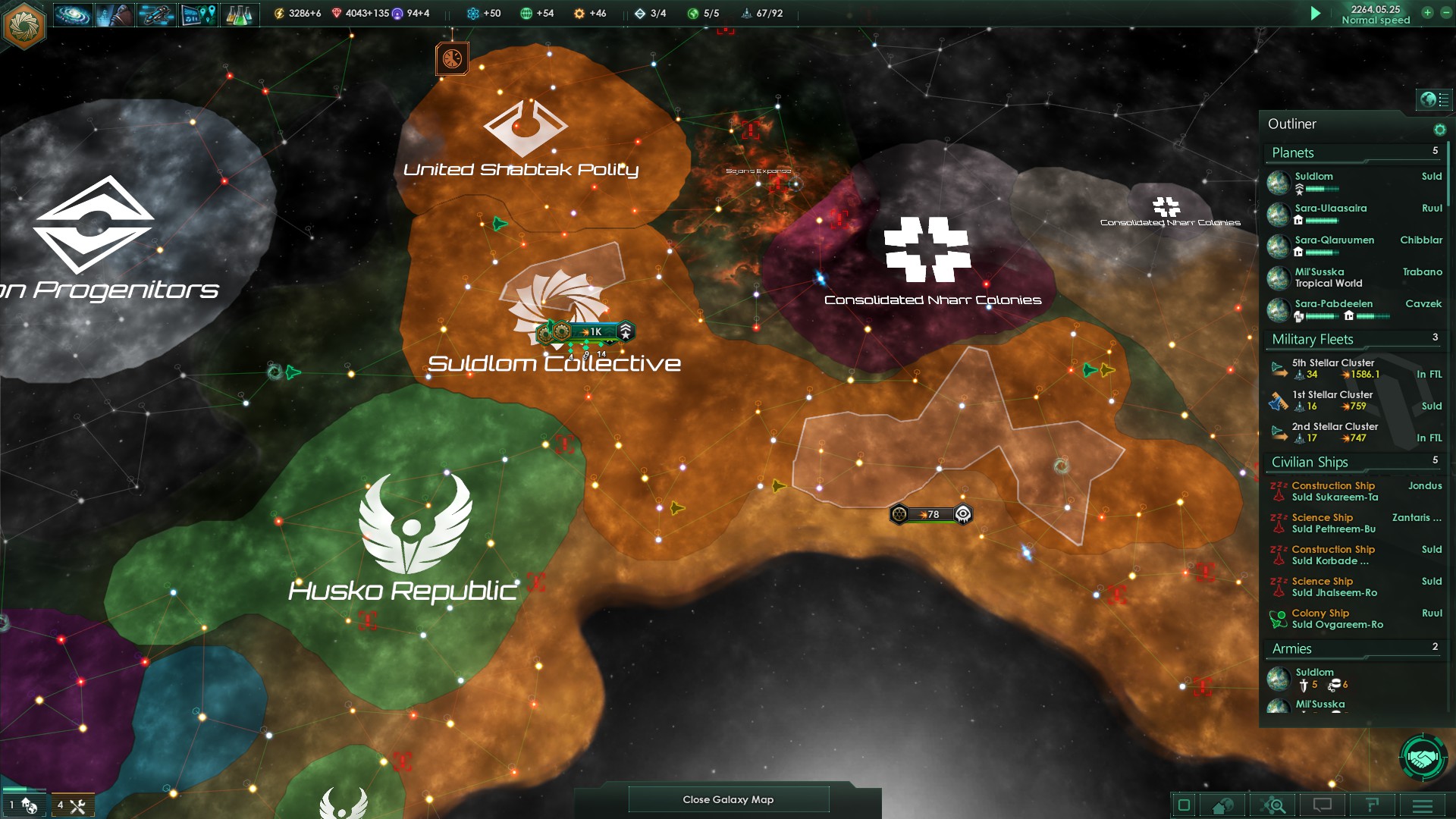Open the chat speech bubble button

[x=1322, y=805]
